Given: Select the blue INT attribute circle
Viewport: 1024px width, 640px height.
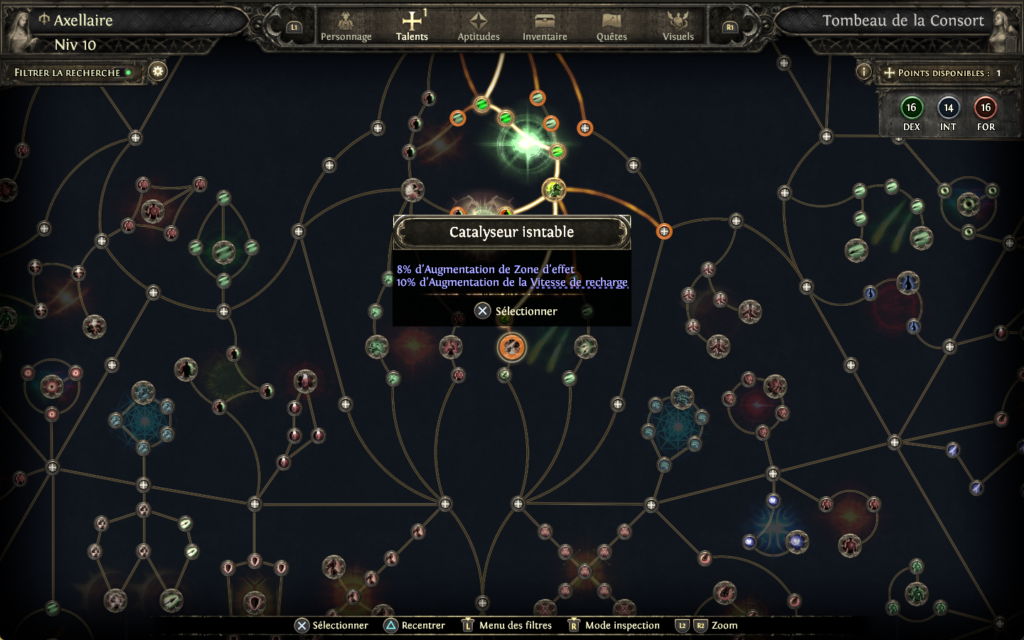Looking at the screenshot, I should point(948,108).
